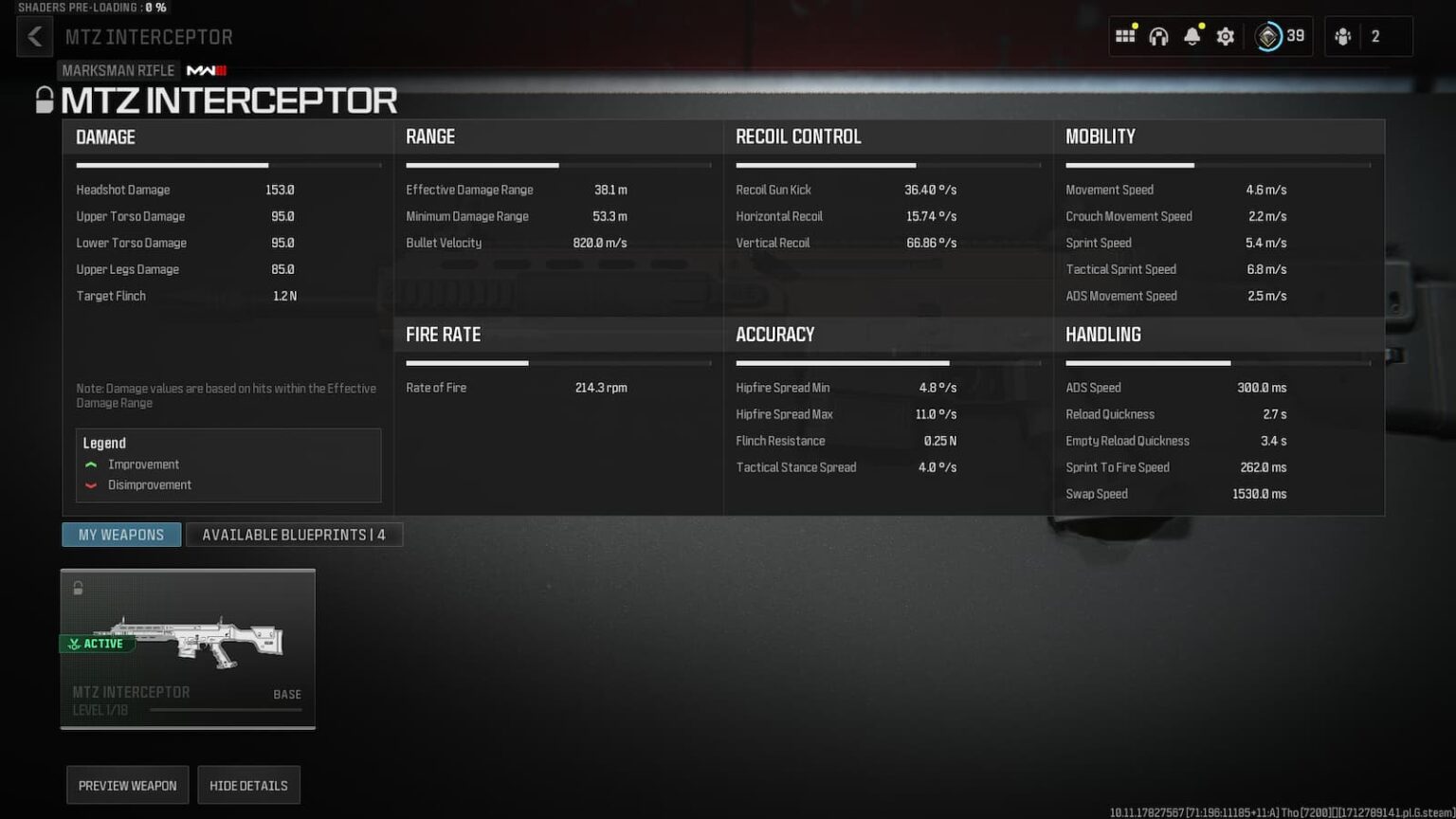
Task: Switch to the MY WEAPONS tab
Action: 120,534
